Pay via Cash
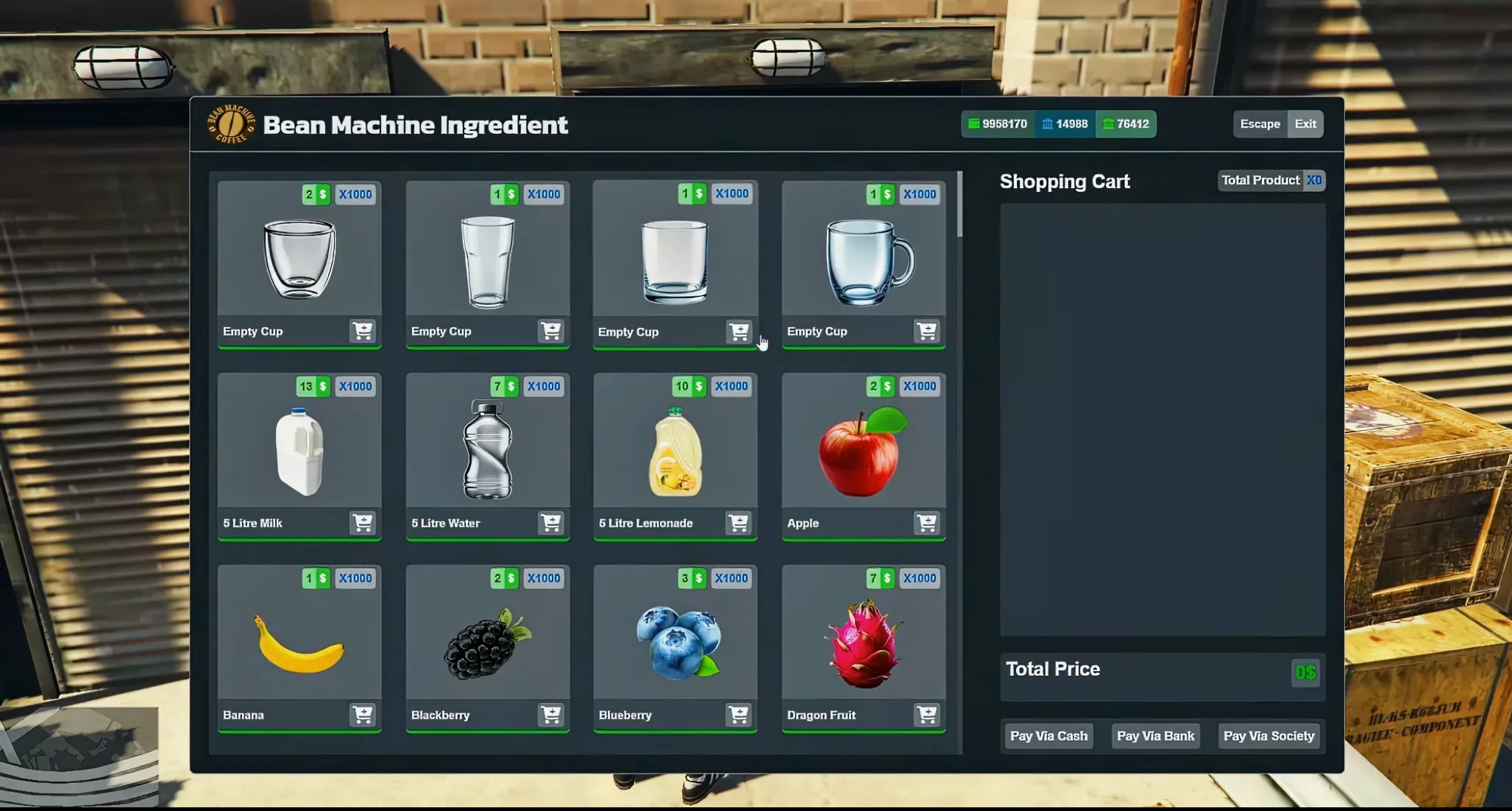This screenshot has width=1512, height=811. [1049, 735]
